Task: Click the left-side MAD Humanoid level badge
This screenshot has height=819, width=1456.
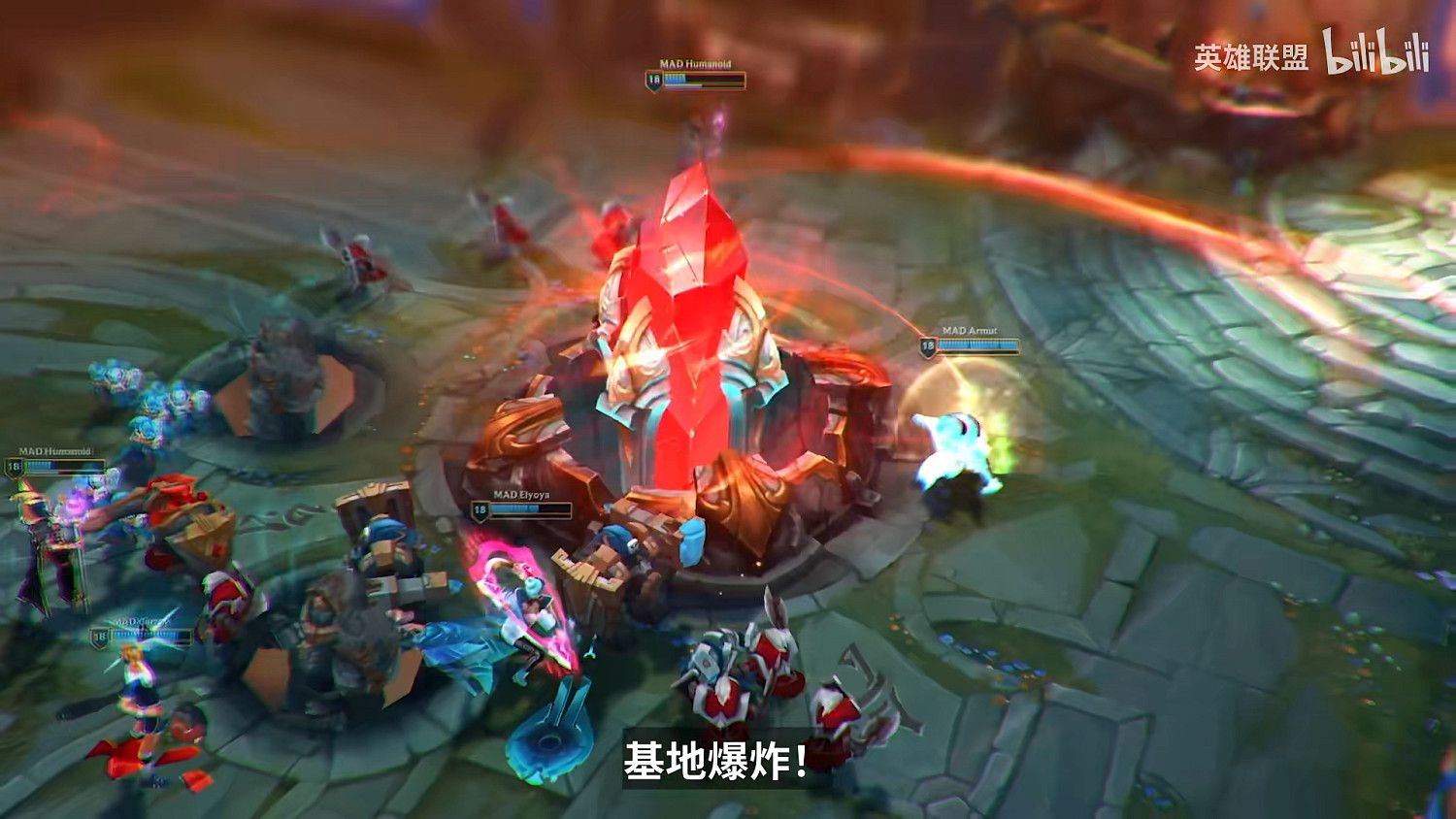Action: 14,465
